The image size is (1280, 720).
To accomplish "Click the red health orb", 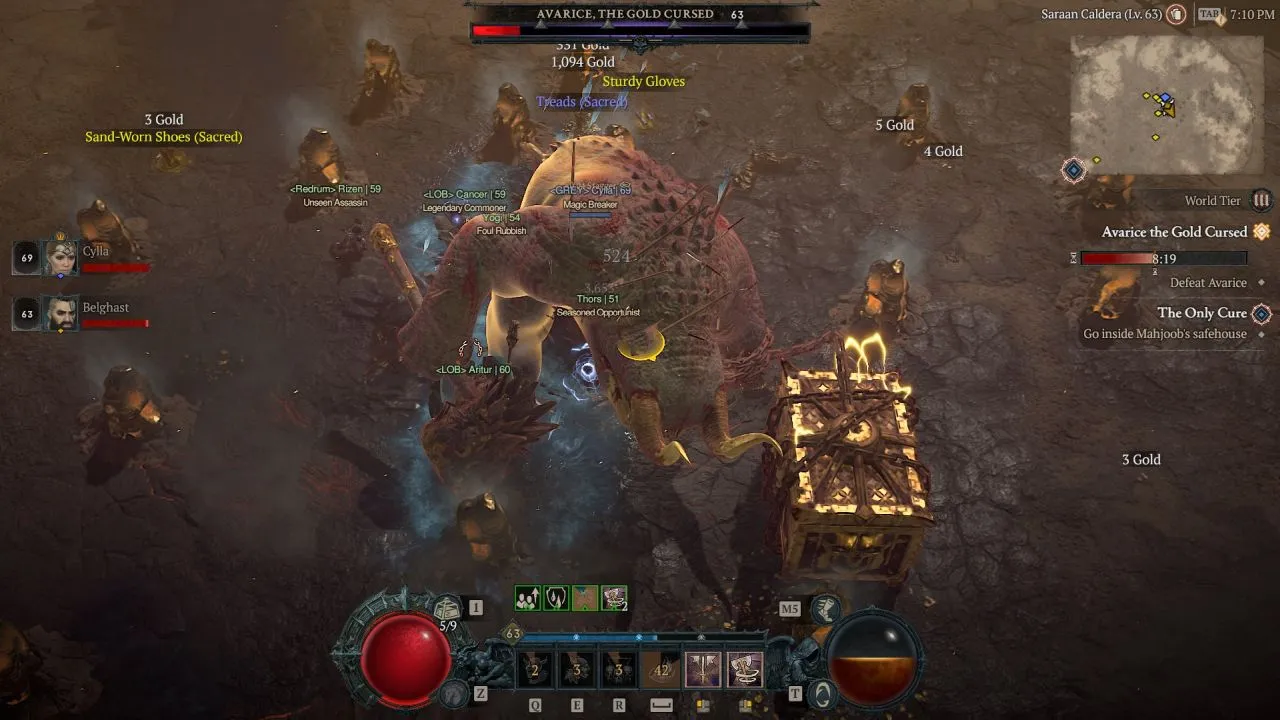I will (405, 658).
